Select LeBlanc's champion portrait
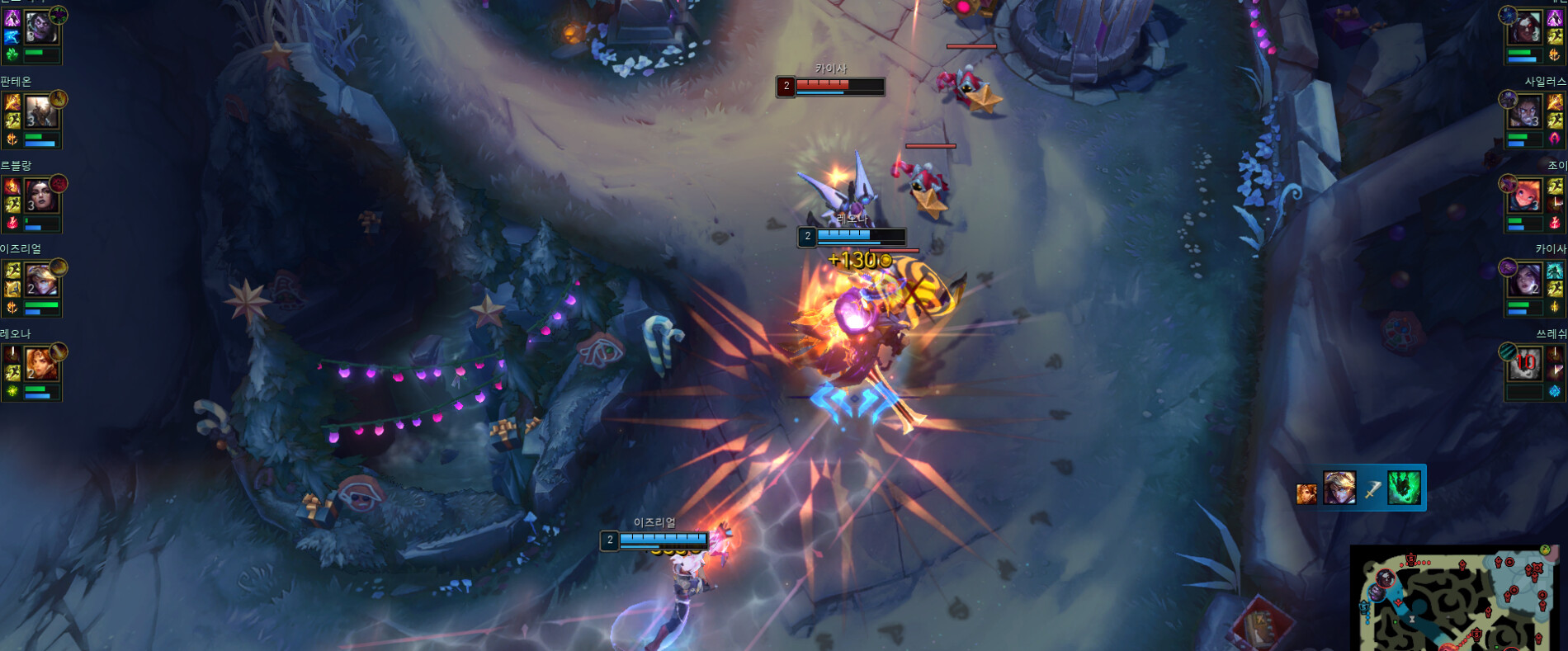Image resolution: width=1568 pixels, height=651 pixels. coord(40,196)
